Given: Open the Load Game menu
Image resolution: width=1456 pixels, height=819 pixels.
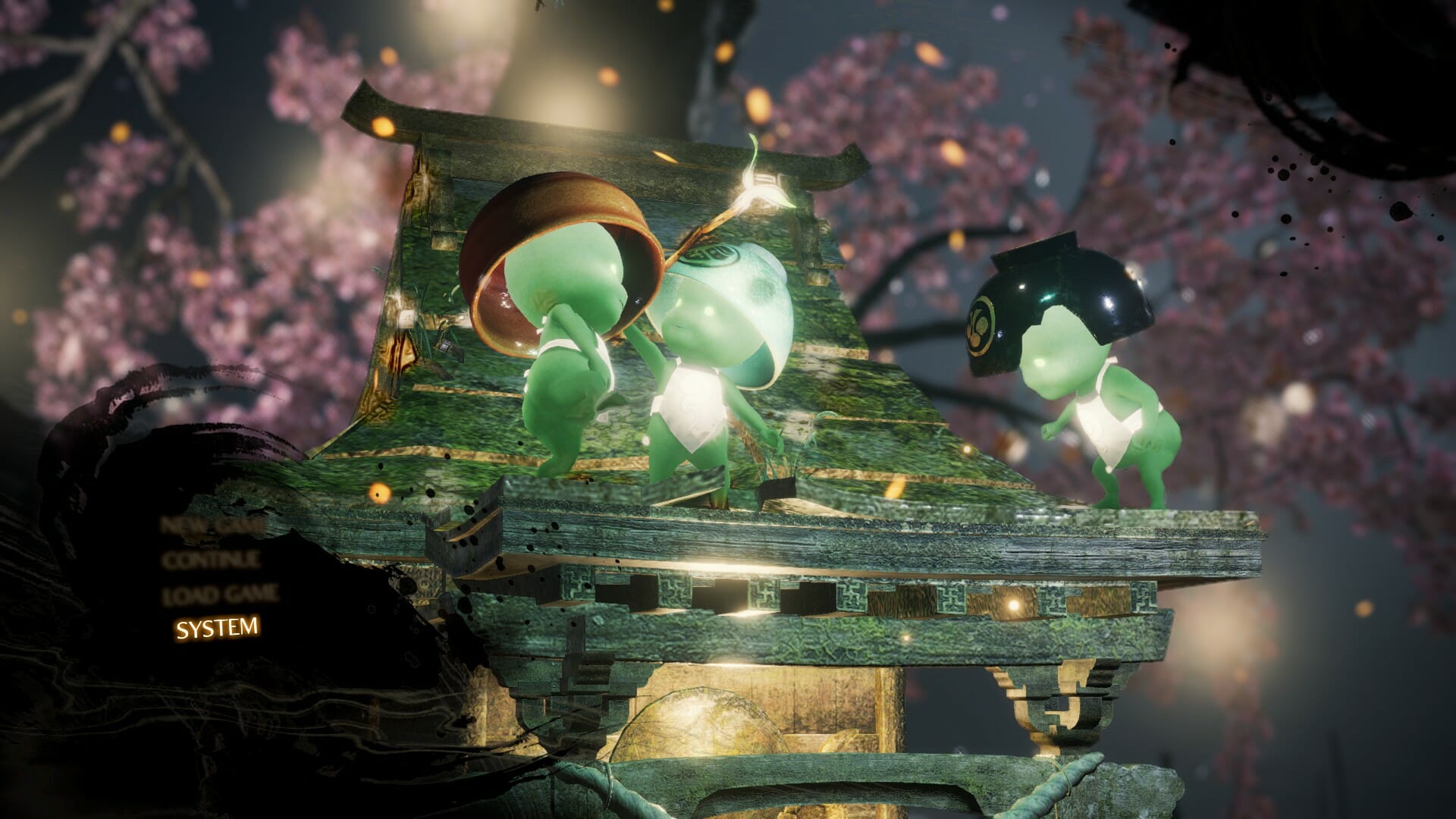Looking at the screenshot, I should pyautogui.click(x=220, y=595).
